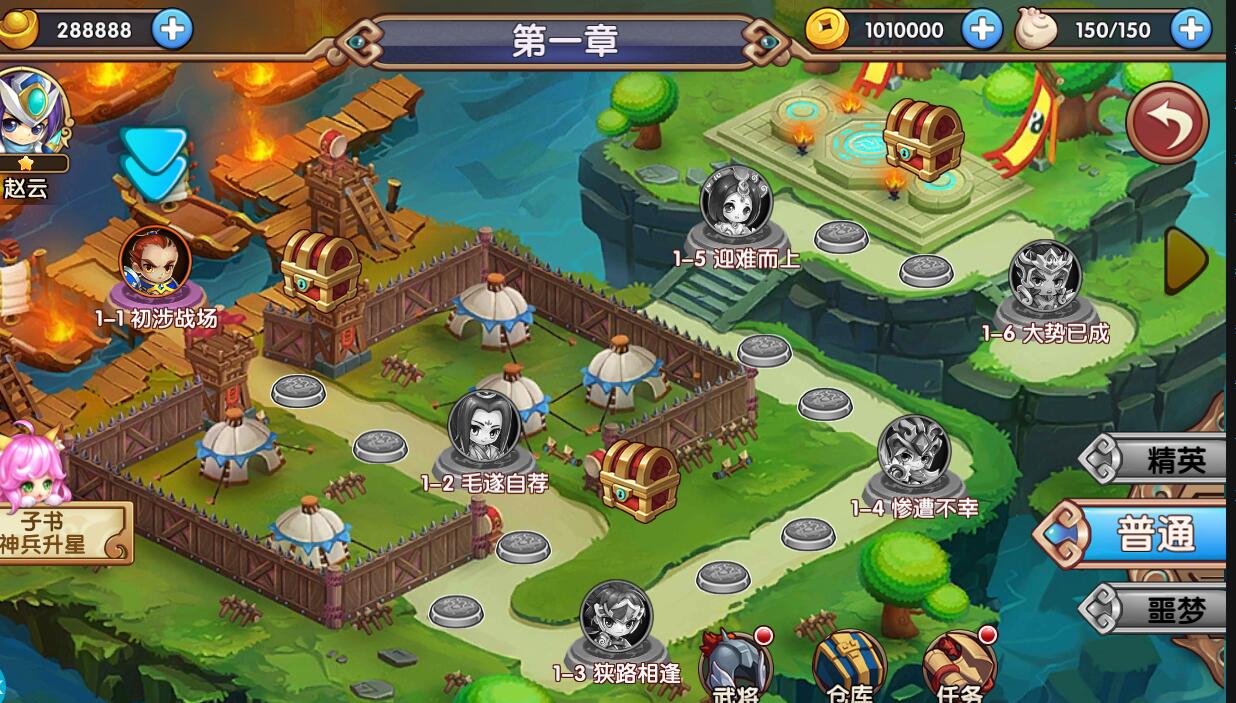
Task: Refill stamina using the 150/150 plus button
Action: 1191,30
